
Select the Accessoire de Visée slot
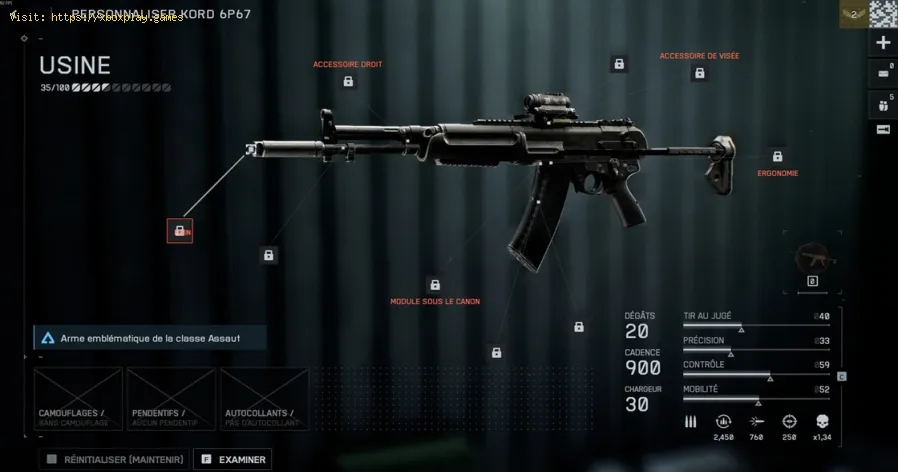click(619, 64)
